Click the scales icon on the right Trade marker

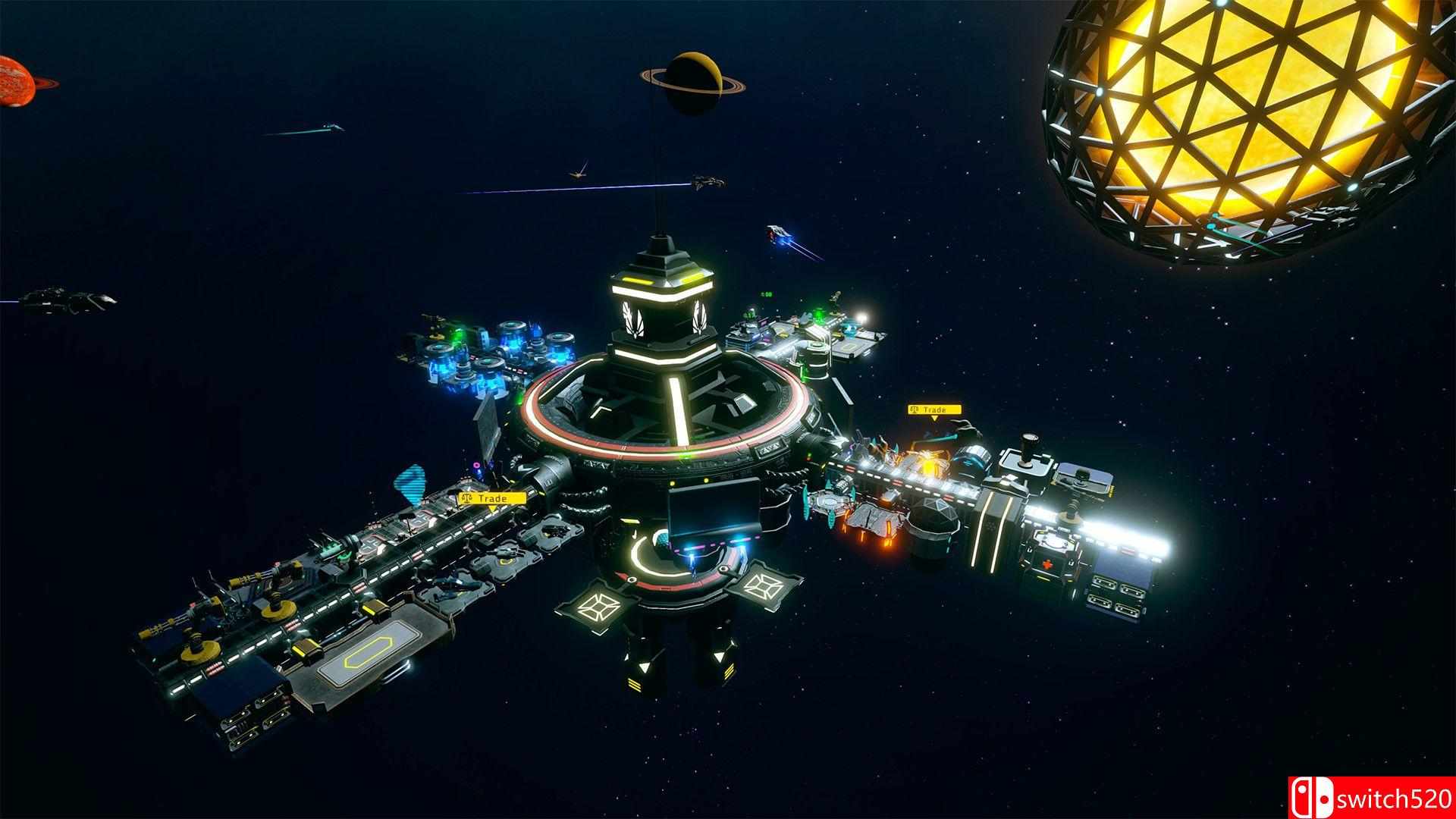pyautogui.click(x=915, y=409)
